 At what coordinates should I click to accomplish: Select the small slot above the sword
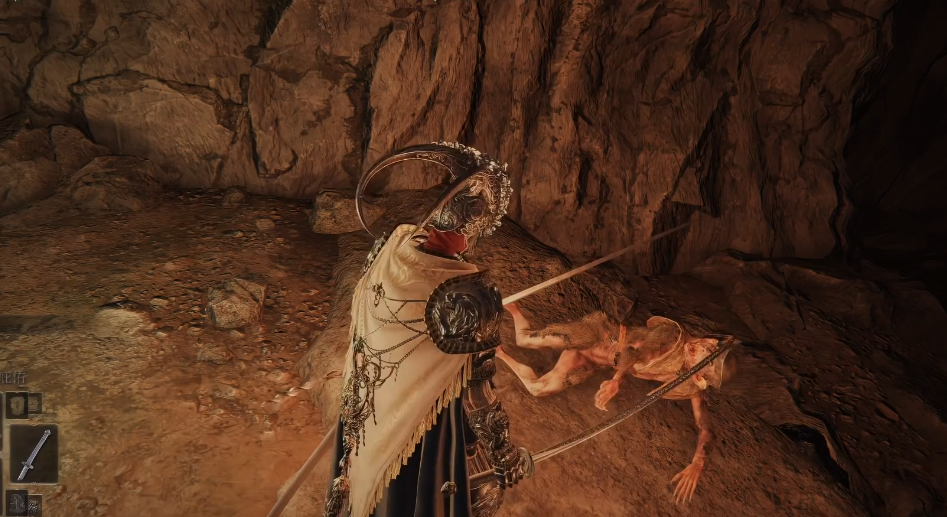click(x=17, y=405)
